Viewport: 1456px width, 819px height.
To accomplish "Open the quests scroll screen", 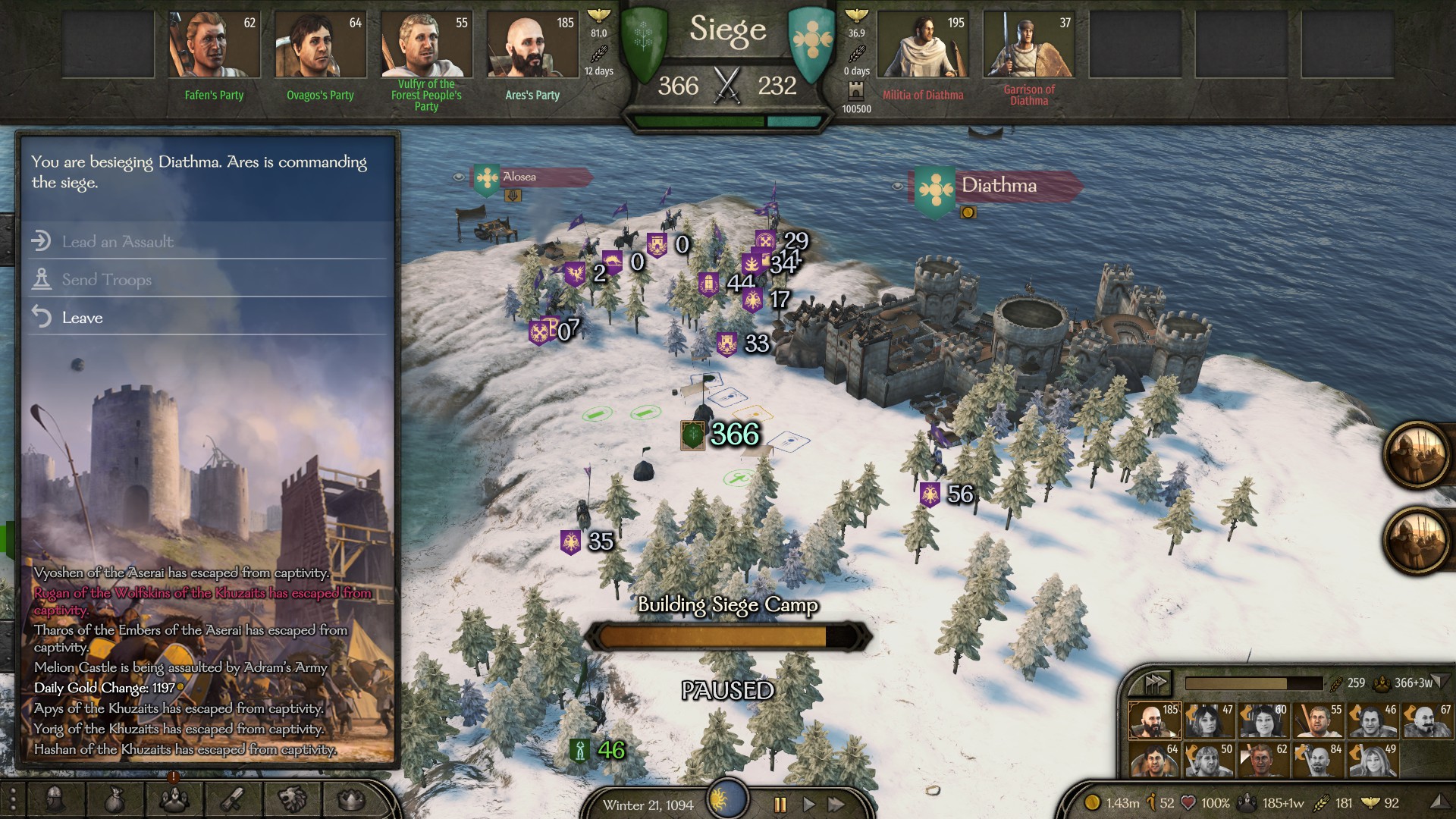I will point(233,799).
